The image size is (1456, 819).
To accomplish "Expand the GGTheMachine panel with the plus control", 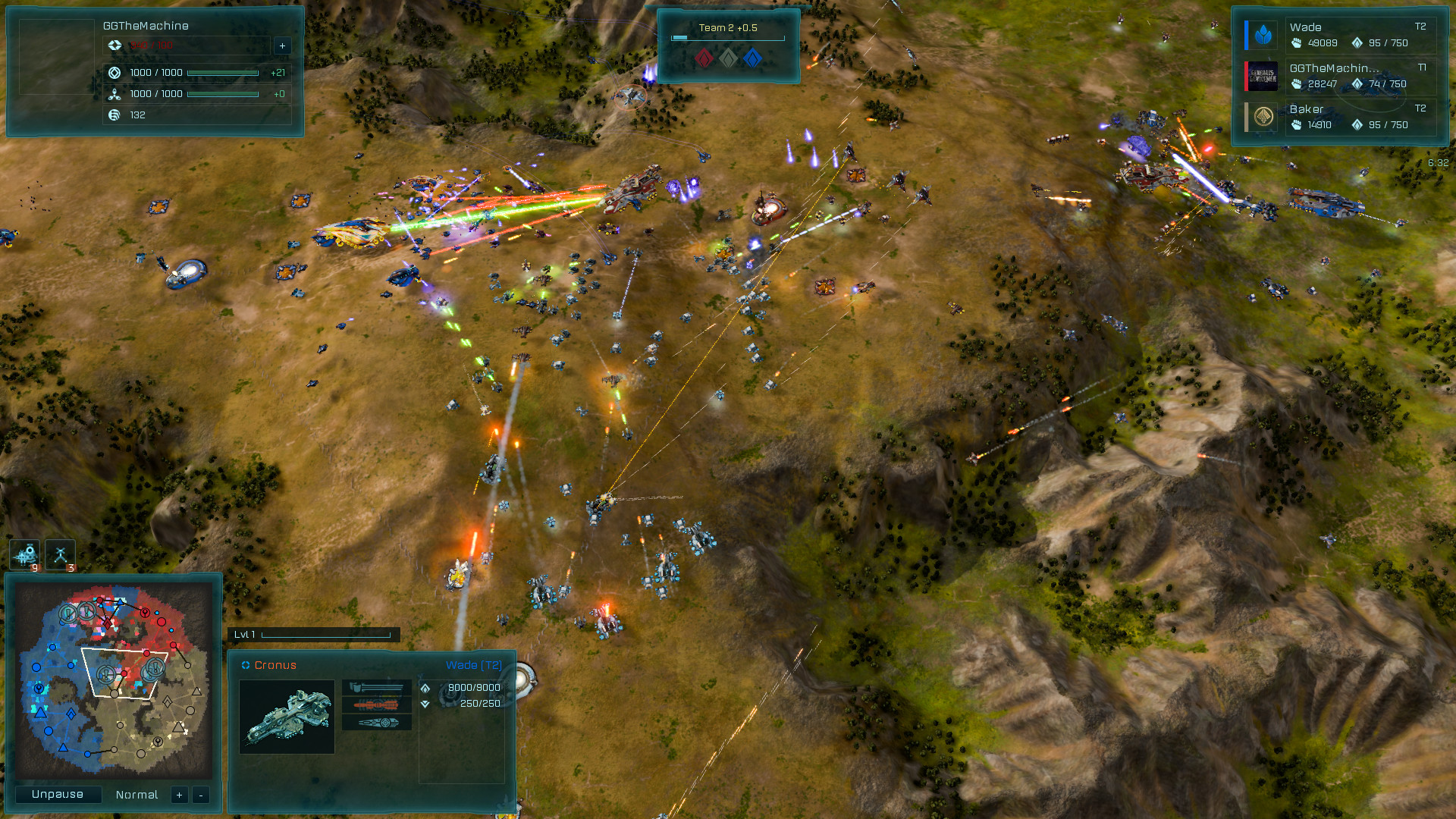I will pos(281,45).
